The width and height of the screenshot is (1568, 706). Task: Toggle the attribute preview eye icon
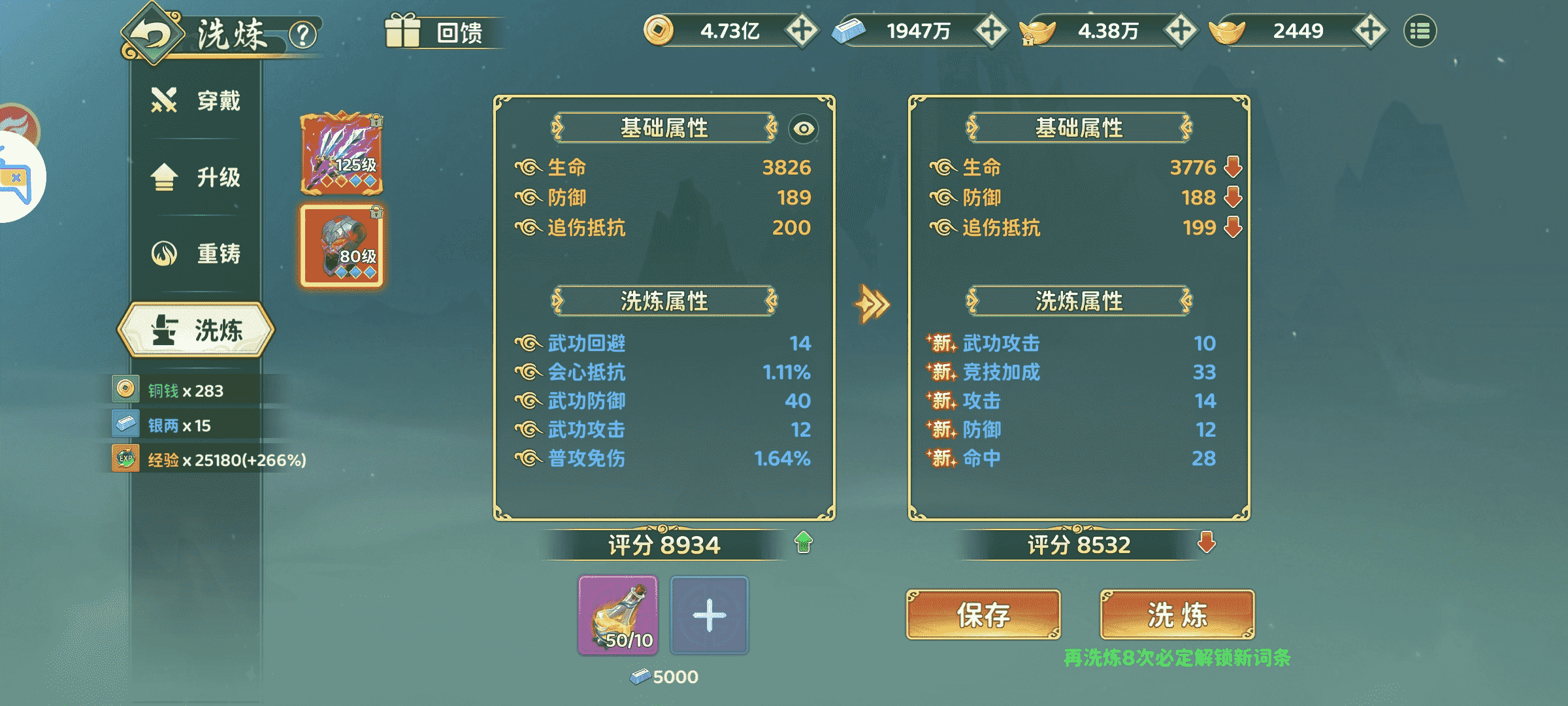pyautogui.click(x=805, y=129)
